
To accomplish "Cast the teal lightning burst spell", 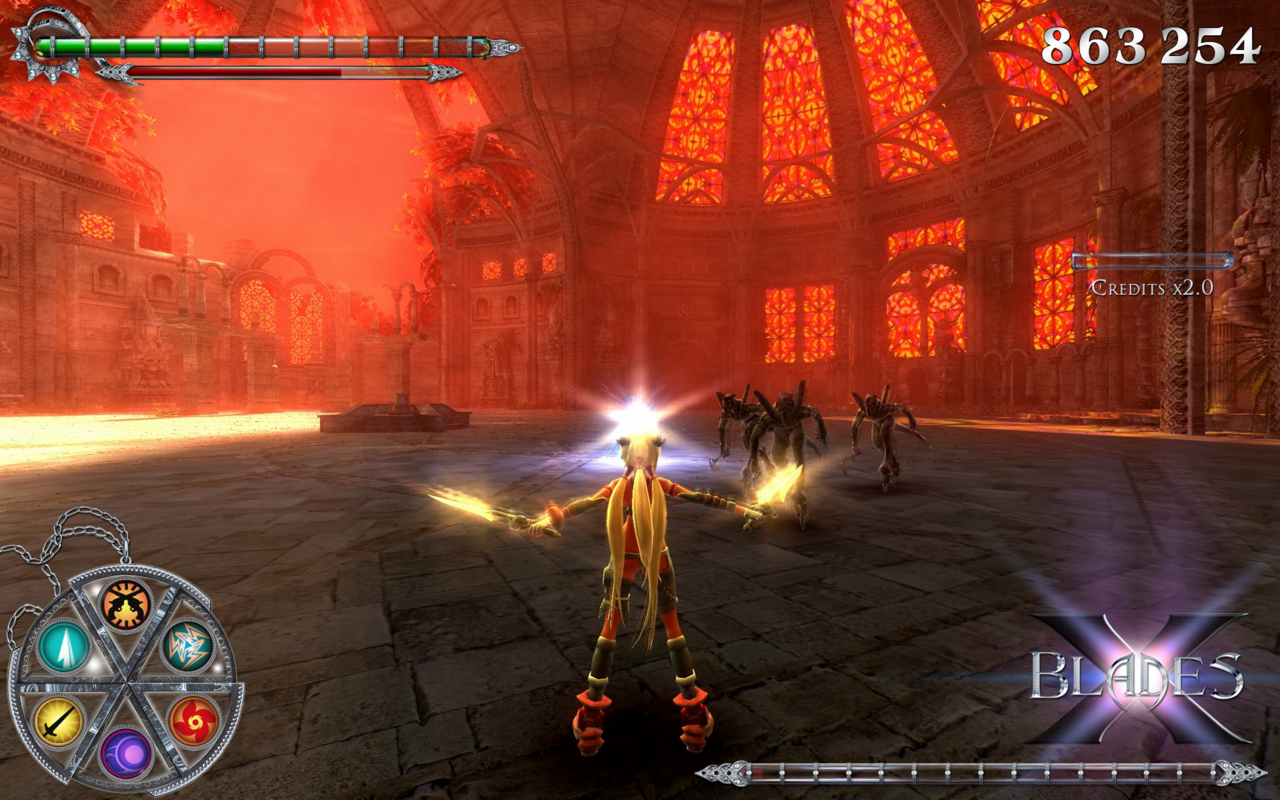I will tap(188, 646).
